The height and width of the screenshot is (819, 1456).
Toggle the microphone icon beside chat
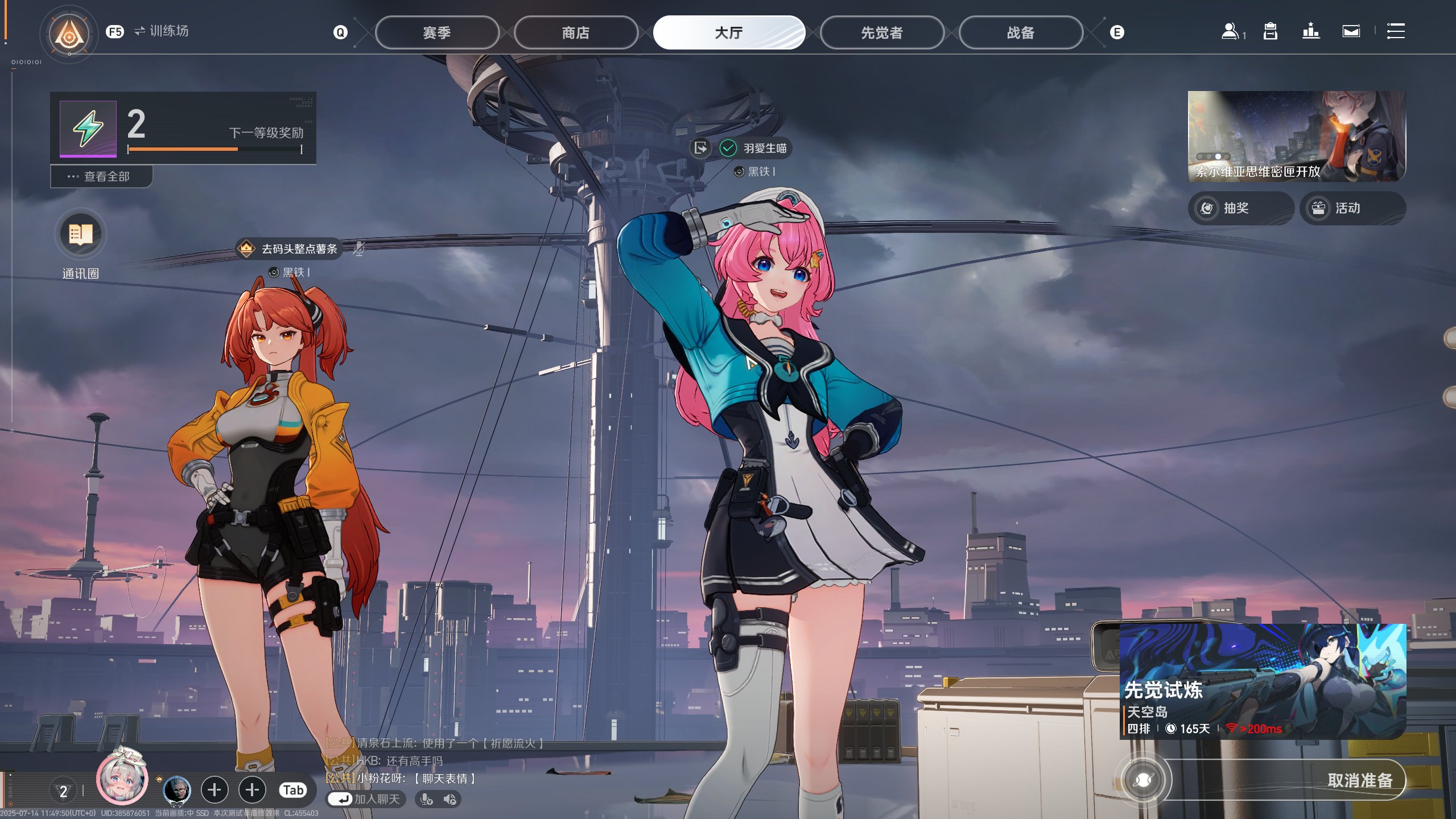pos(426,799)
